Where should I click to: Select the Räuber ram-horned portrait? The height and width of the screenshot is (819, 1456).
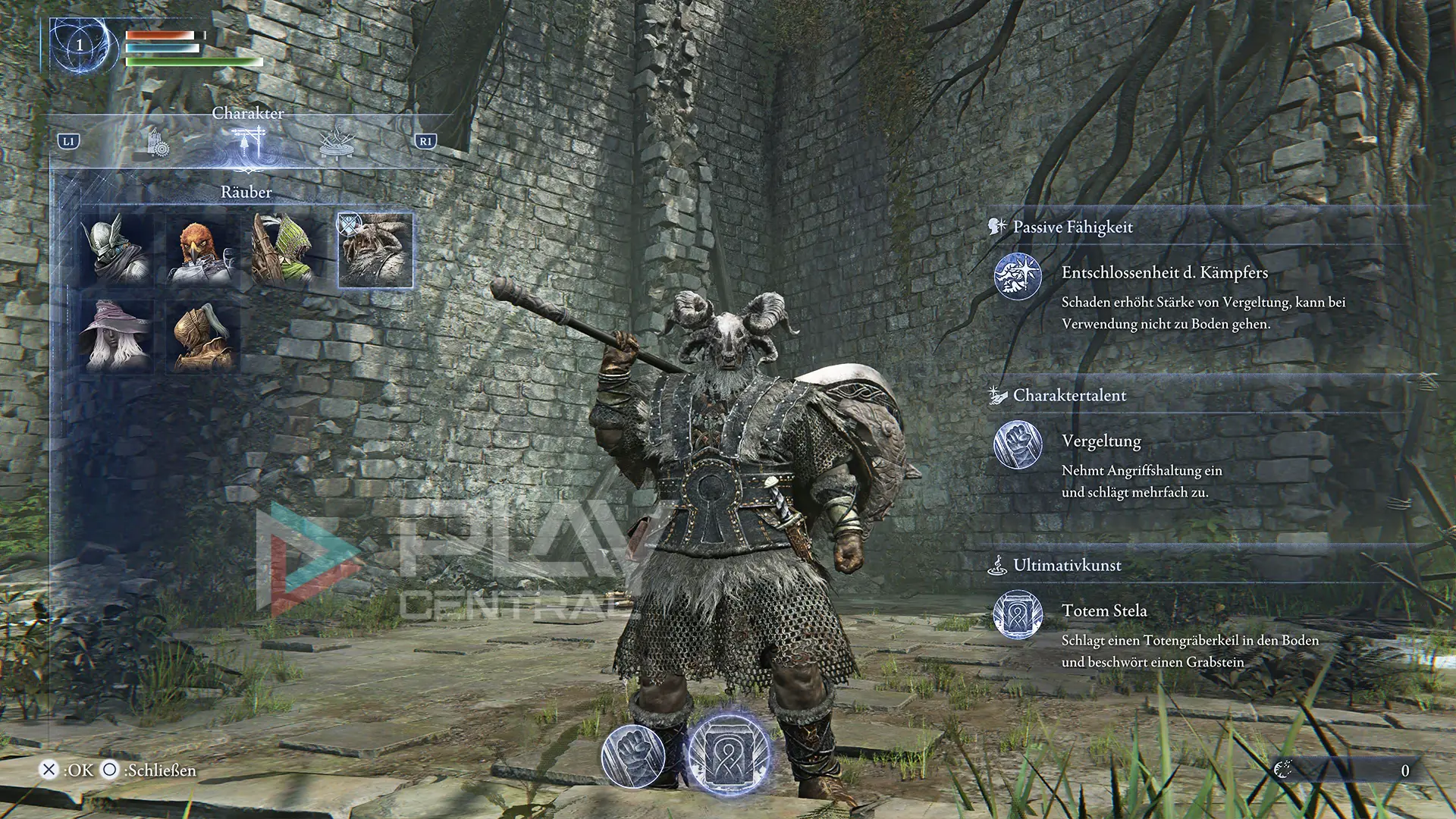(x=375, y=250)
